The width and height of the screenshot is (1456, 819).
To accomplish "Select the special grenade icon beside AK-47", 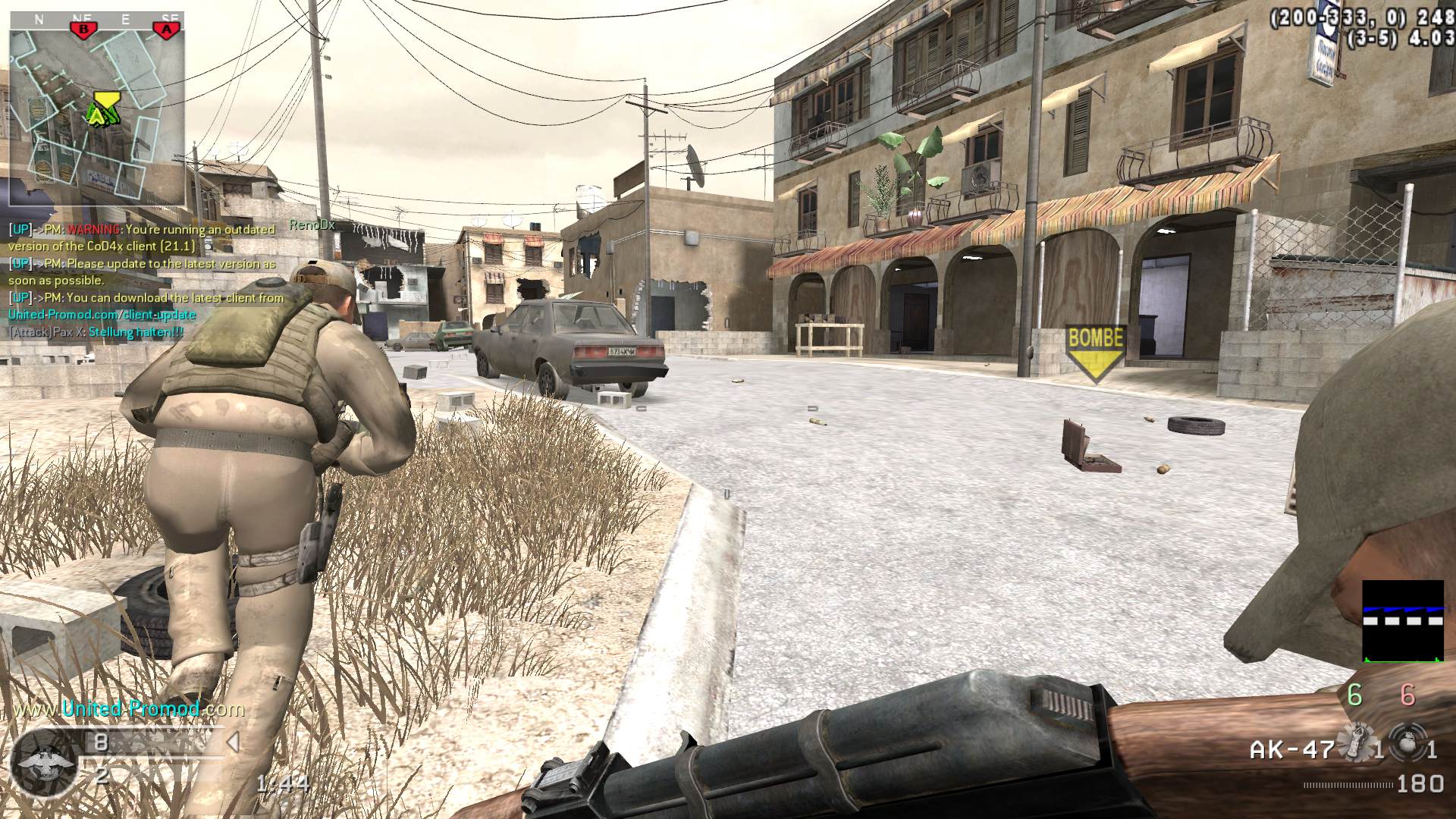I will (1356, 744).
